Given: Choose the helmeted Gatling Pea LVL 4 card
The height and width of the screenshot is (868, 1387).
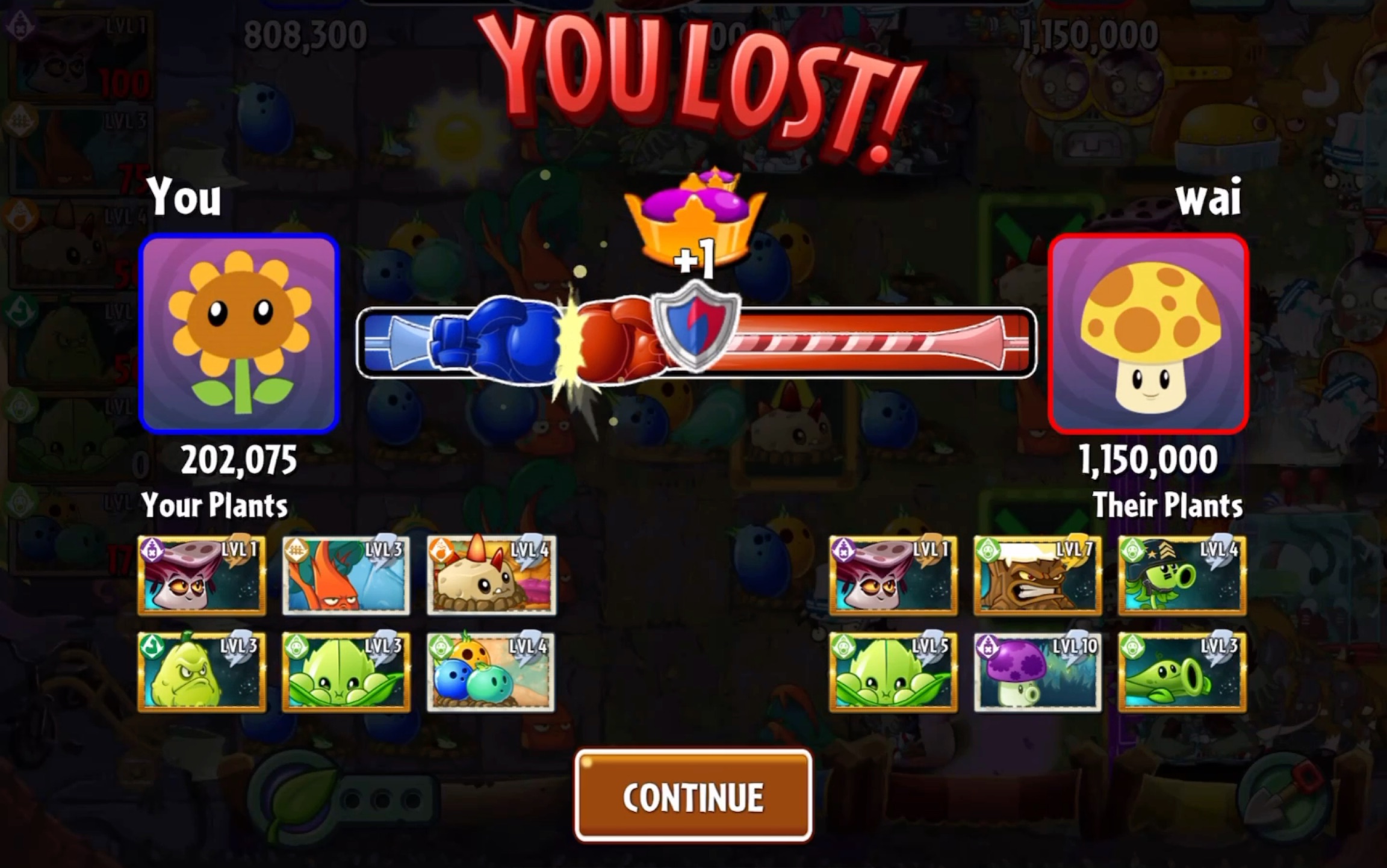Looking at the screenshot, I should (x=1182, y=575).
